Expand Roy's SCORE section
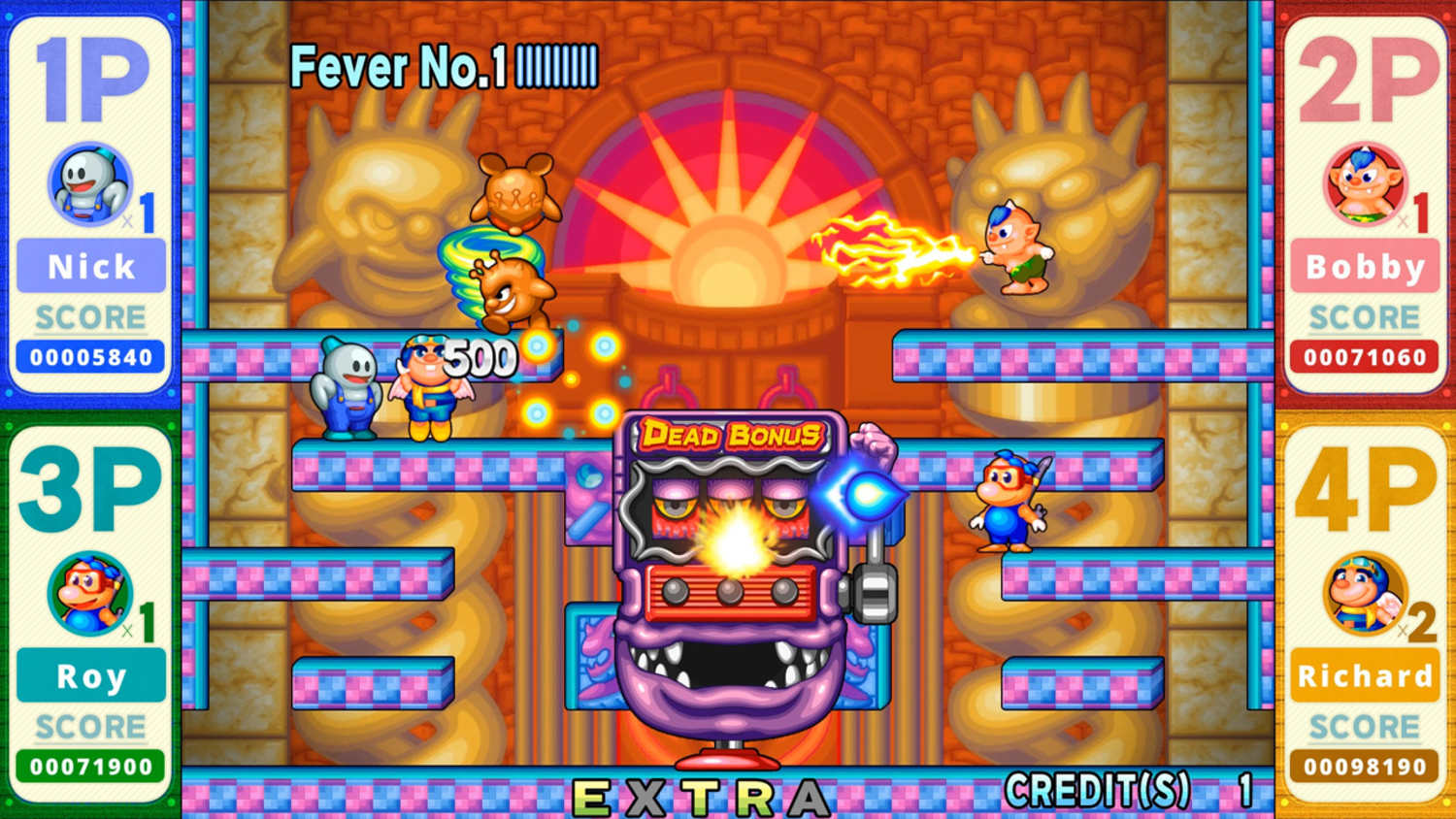The height and width of the screenshot is (819, 1456). click(x=87, y=726)
